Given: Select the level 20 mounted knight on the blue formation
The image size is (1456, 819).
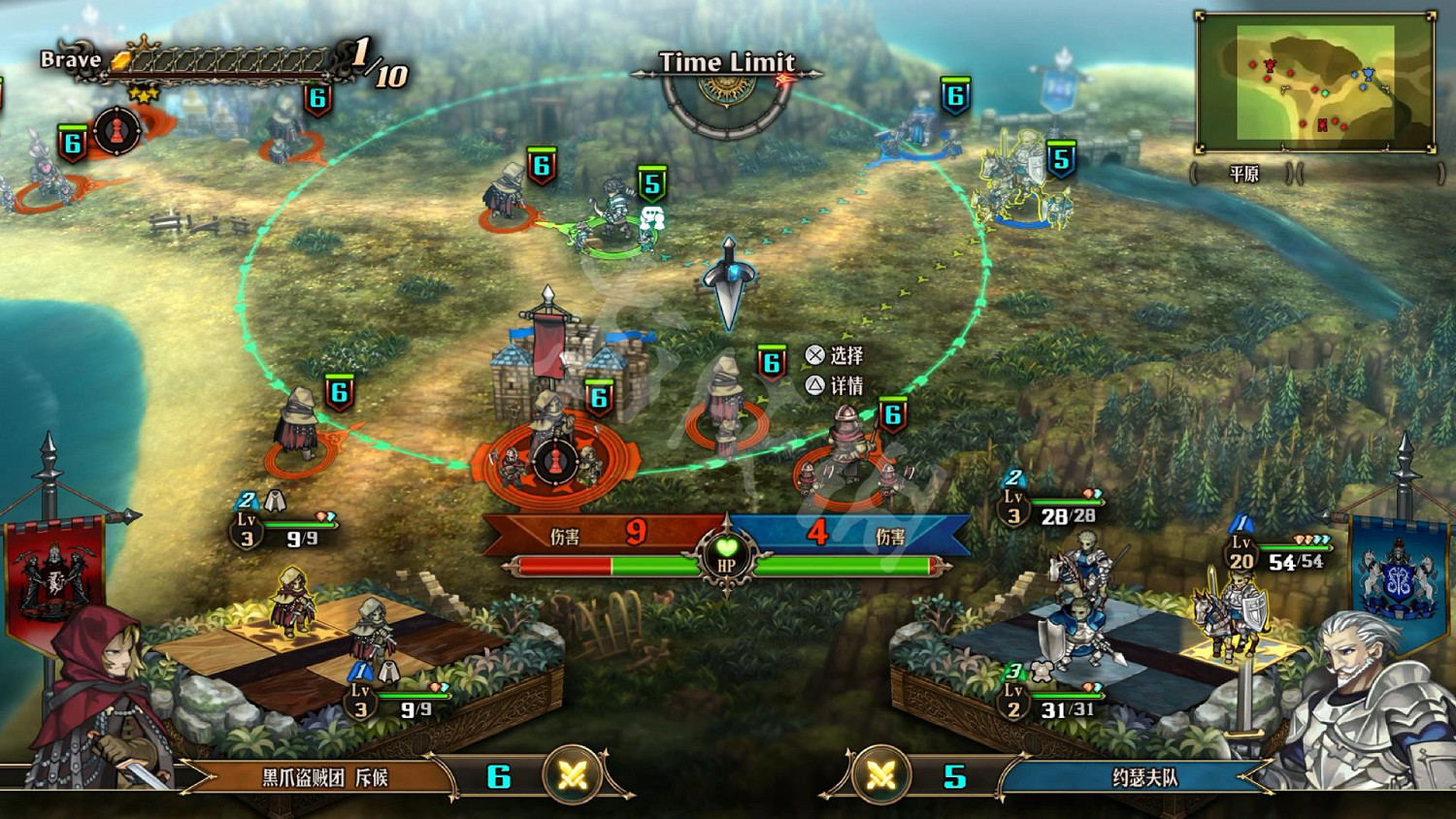Looking at the screenshot, I should point(1230,611).
